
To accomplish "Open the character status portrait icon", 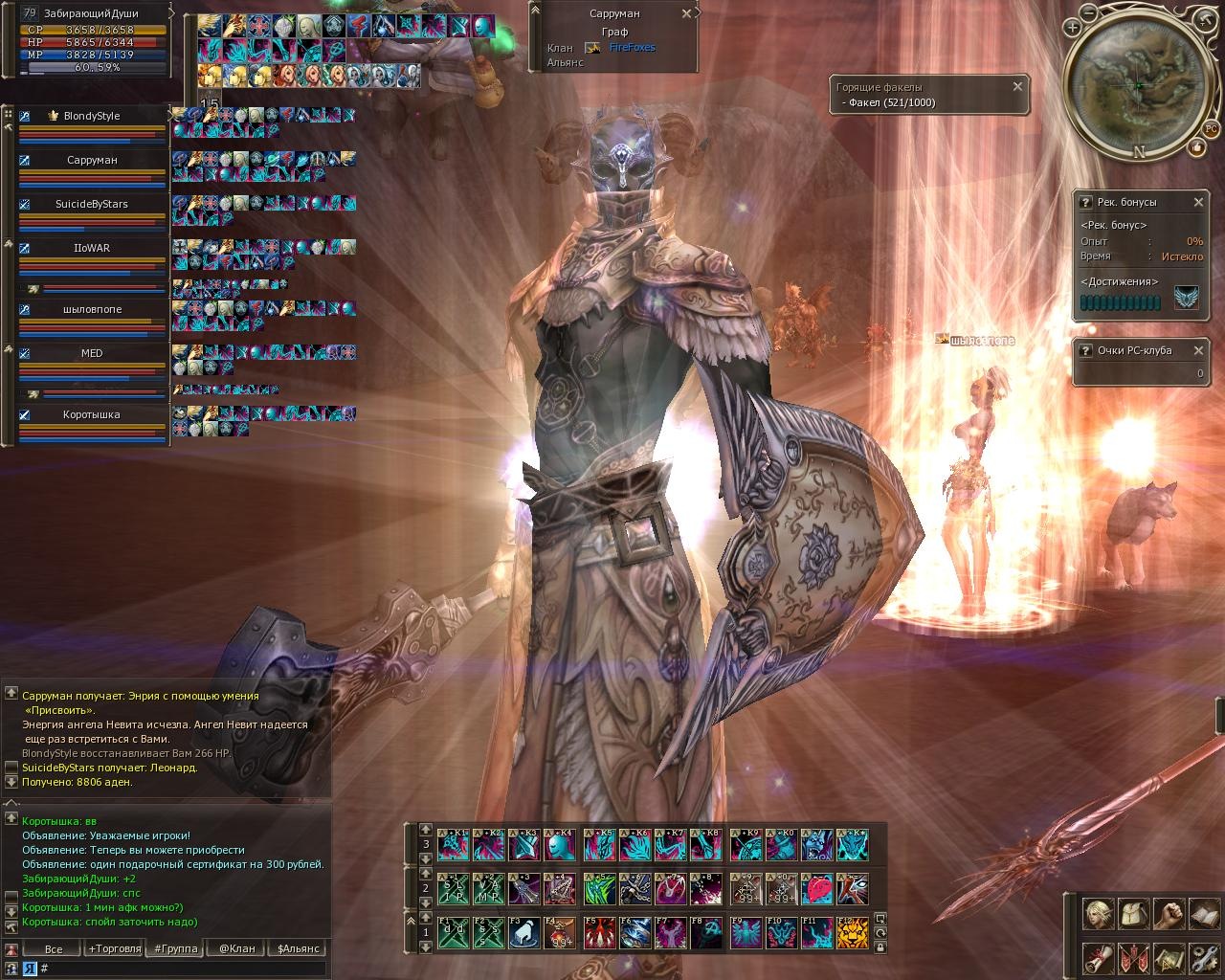I will (x=1098, y=914).
